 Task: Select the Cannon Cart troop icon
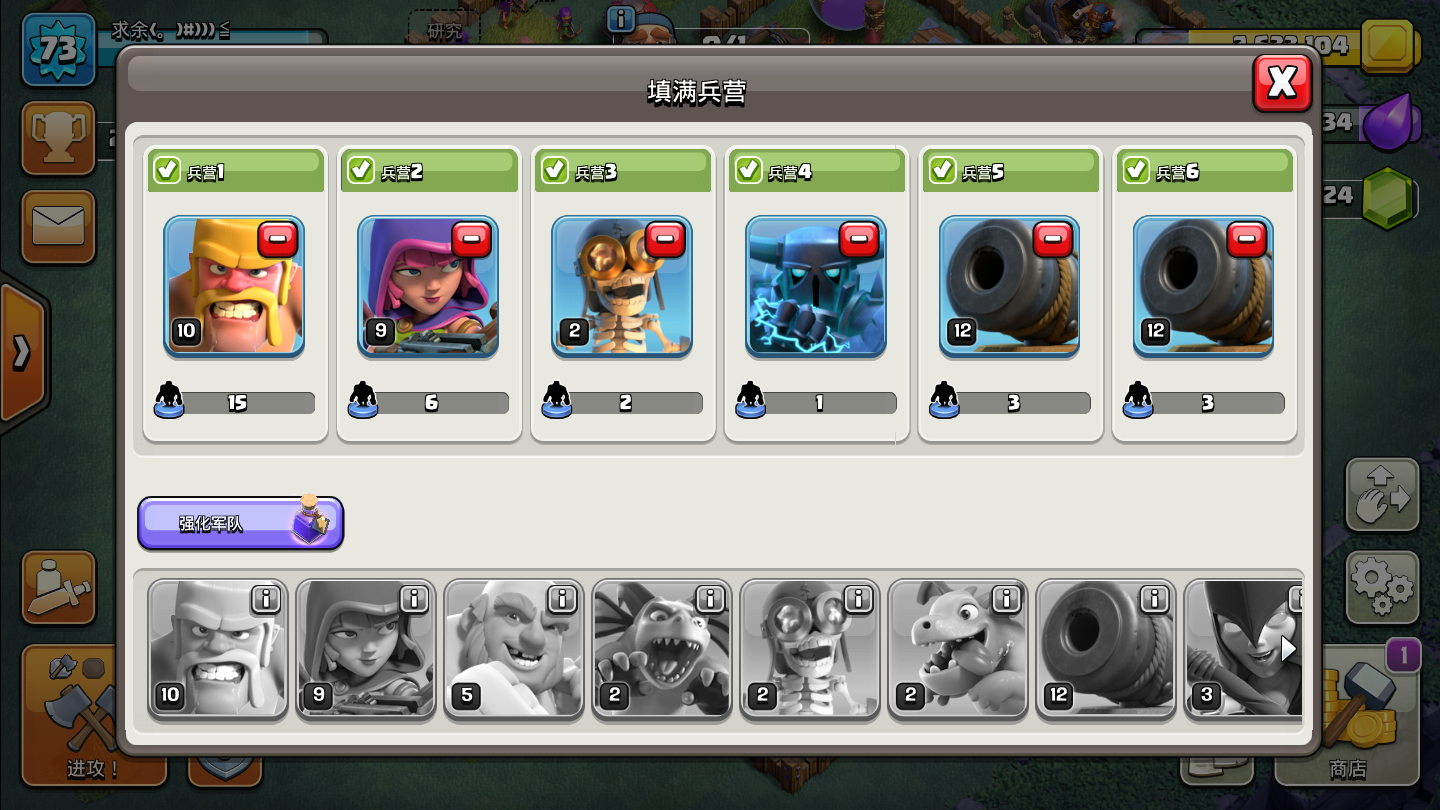[x=1105, y=649]
